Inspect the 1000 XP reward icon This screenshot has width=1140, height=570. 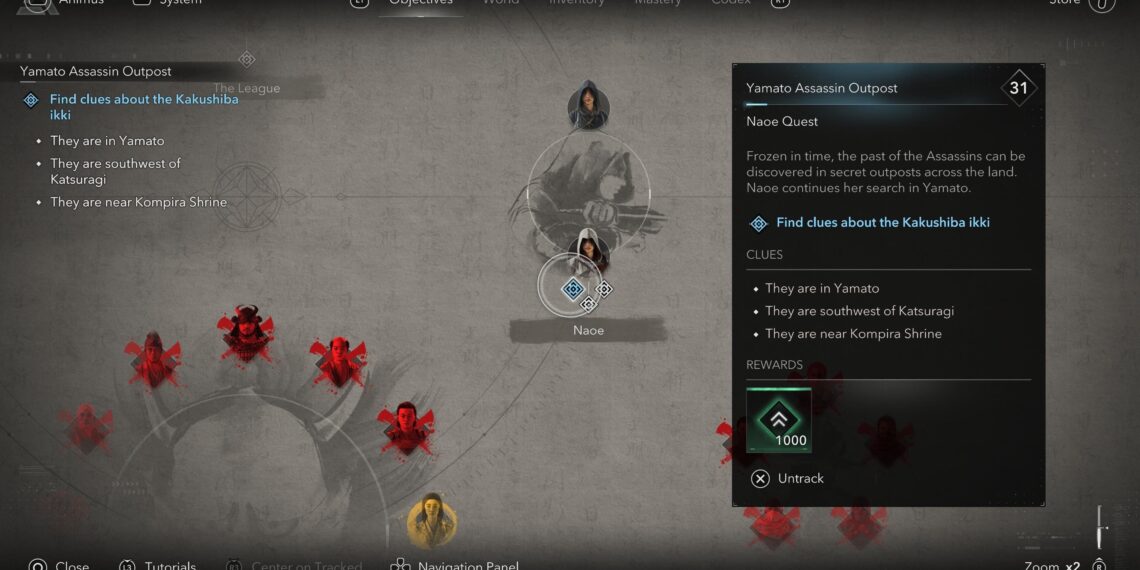(x=778, y=420)
